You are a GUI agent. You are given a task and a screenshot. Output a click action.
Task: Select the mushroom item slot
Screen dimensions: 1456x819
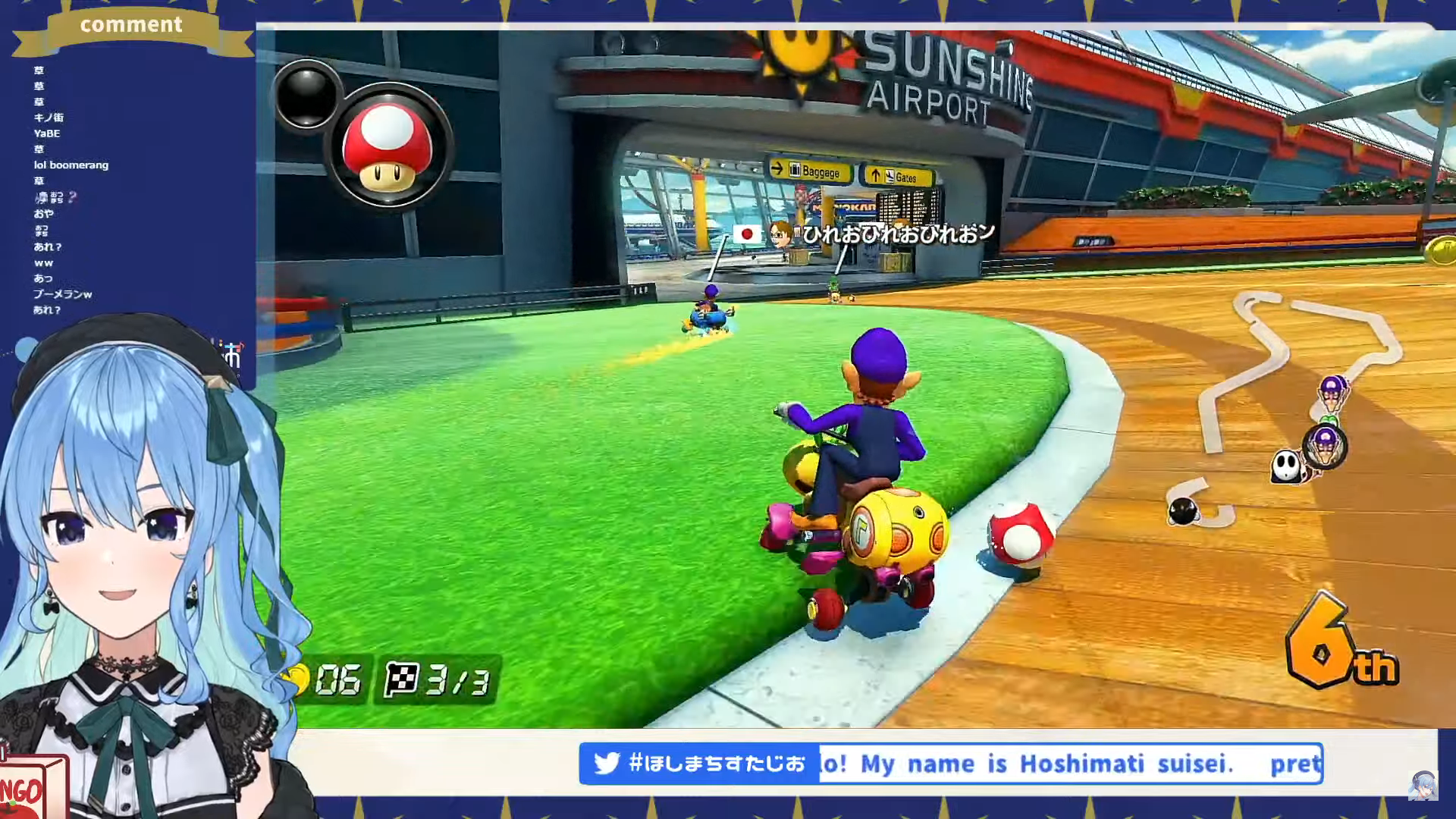(x=388, y=147)
